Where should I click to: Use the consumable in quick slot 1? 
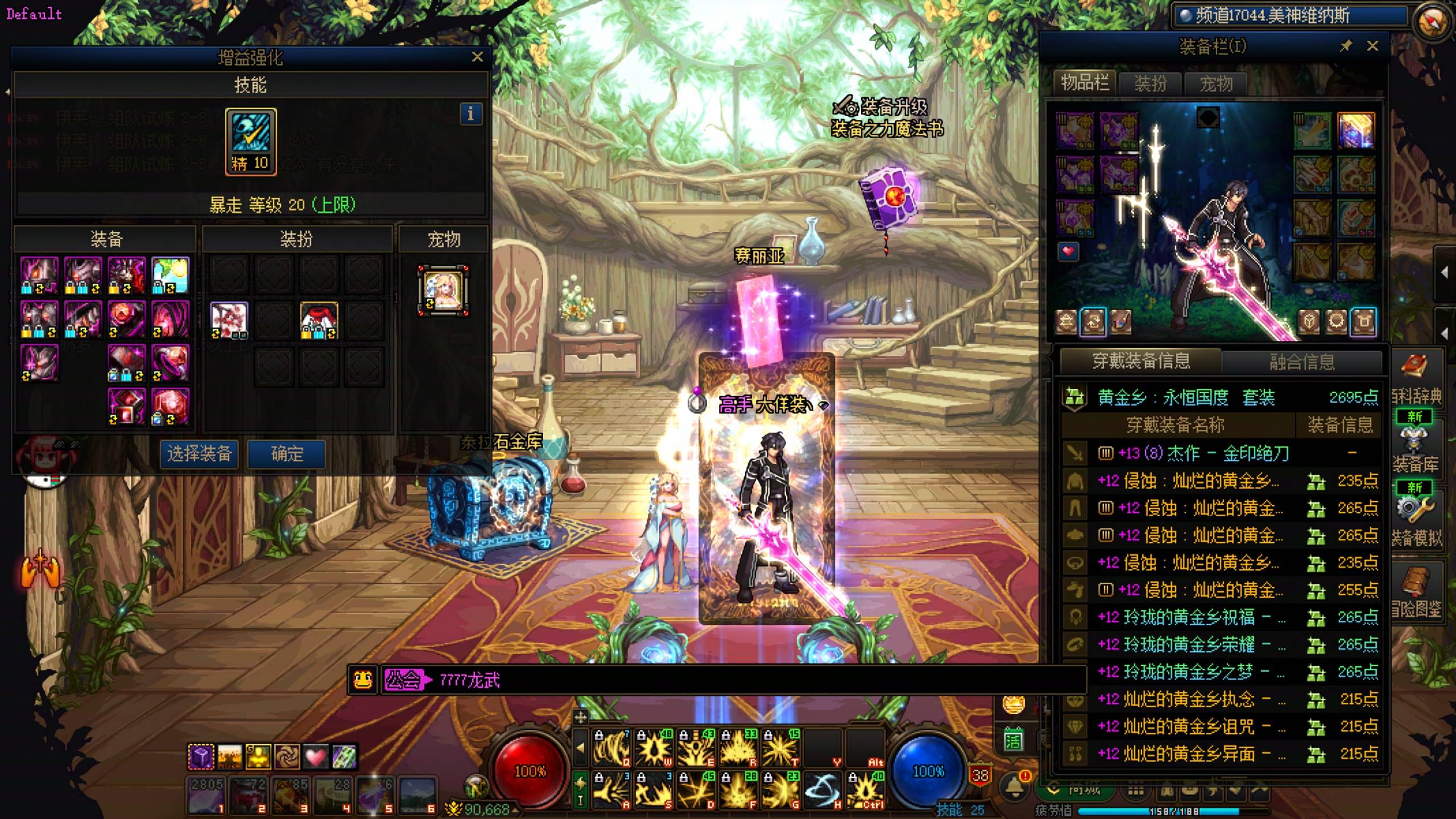[206, 795]
